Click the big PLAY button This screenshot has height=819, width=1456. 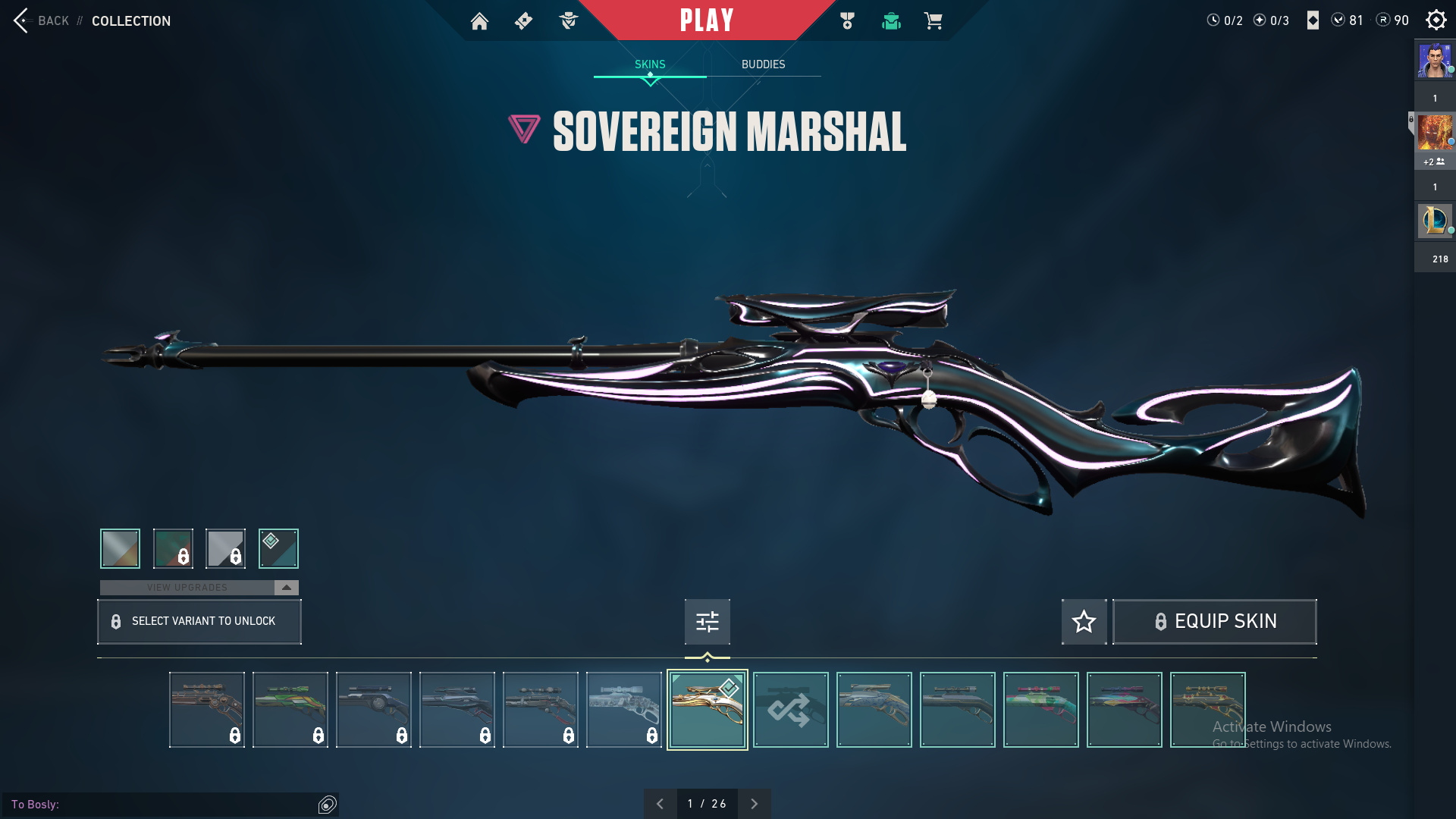point(706,20)
